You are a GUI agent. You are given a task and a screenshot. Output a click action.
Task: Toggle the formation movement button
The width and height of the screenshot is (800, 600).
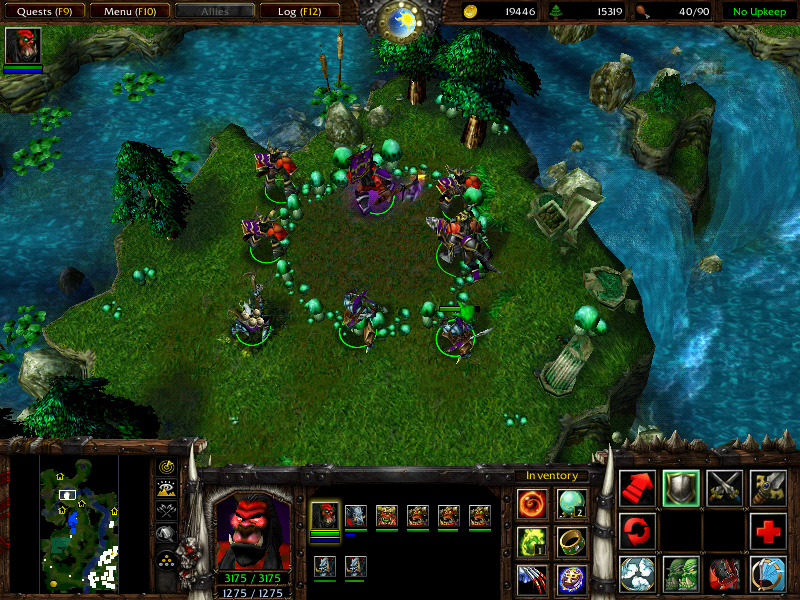click(x=167, y=557)
